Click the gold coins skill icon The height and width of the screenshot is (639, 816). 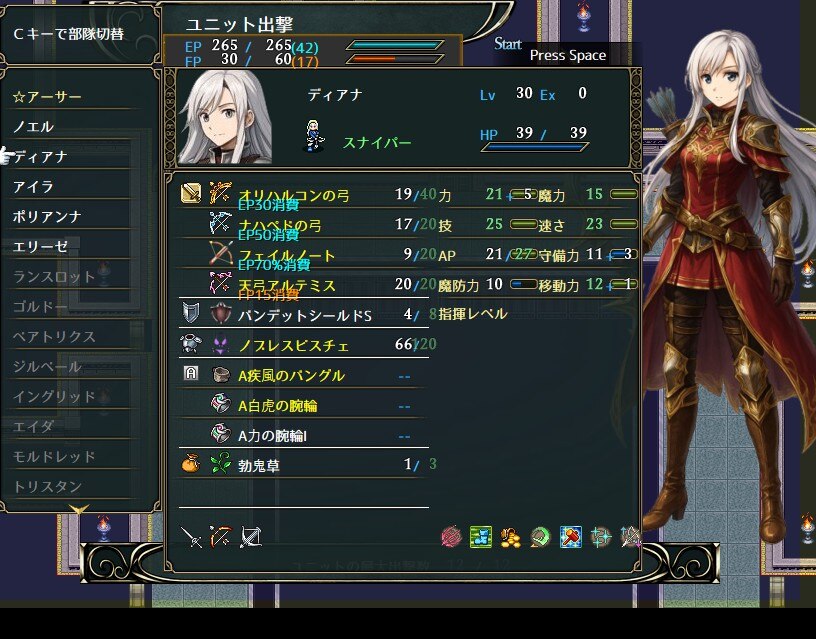tap(511, 537)
